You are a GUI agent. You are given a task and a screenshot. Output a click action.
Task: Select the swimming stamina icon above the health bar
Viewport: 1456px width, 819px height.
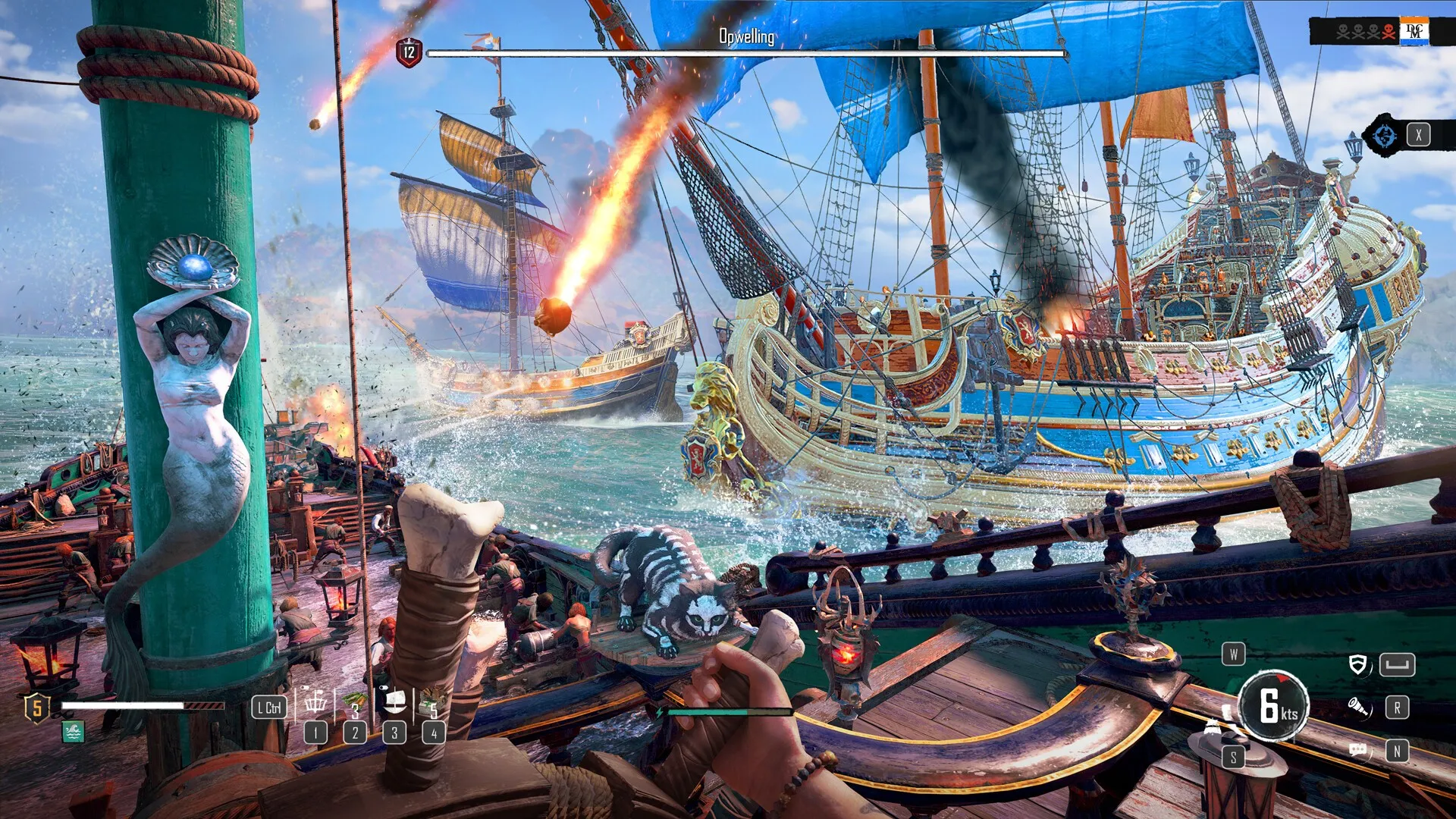click(x=74, y=733)
